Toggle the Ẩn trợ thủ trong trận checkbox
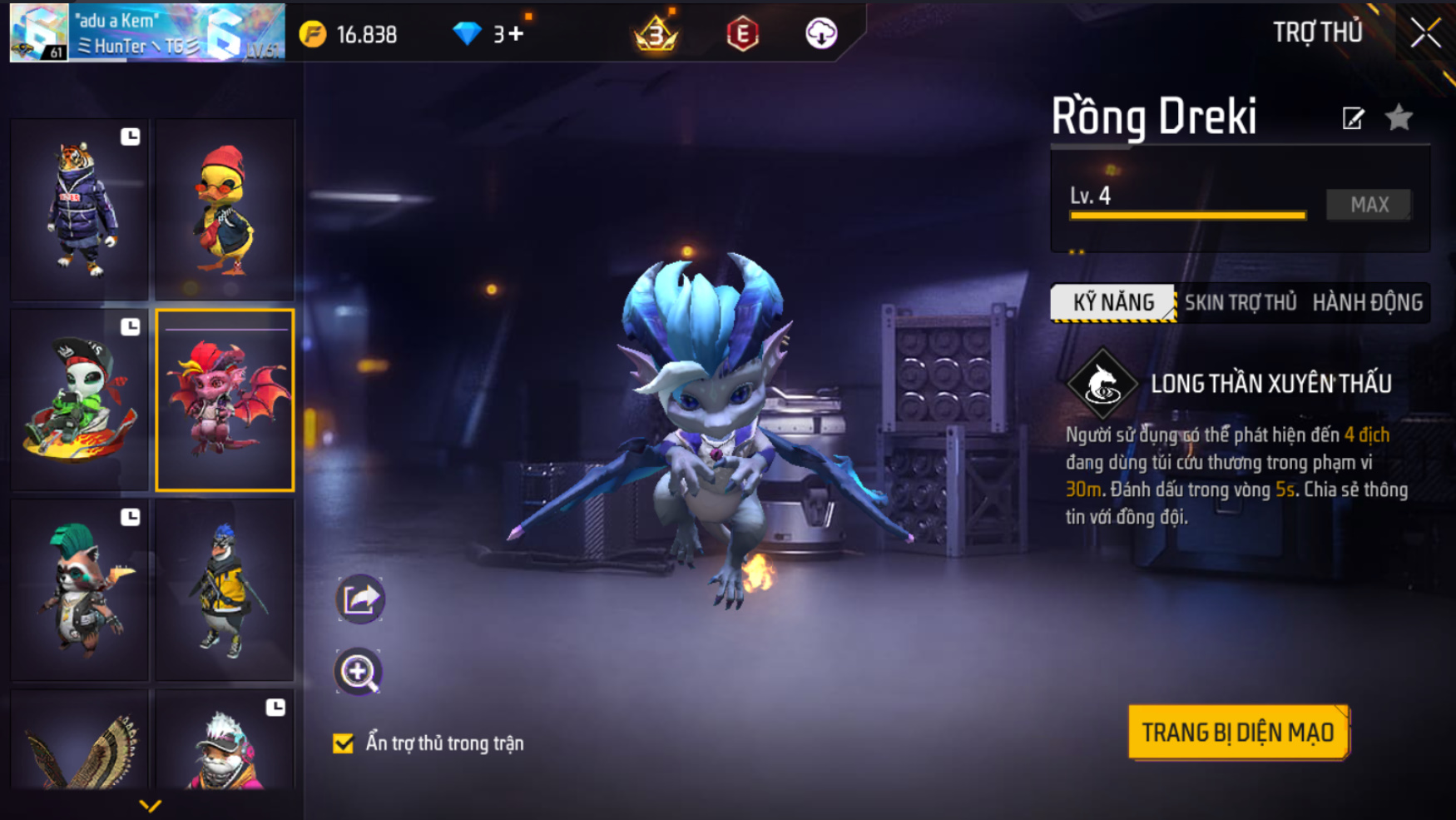The height and width of the screenshot is (820, 1456). tap(344, 743)
